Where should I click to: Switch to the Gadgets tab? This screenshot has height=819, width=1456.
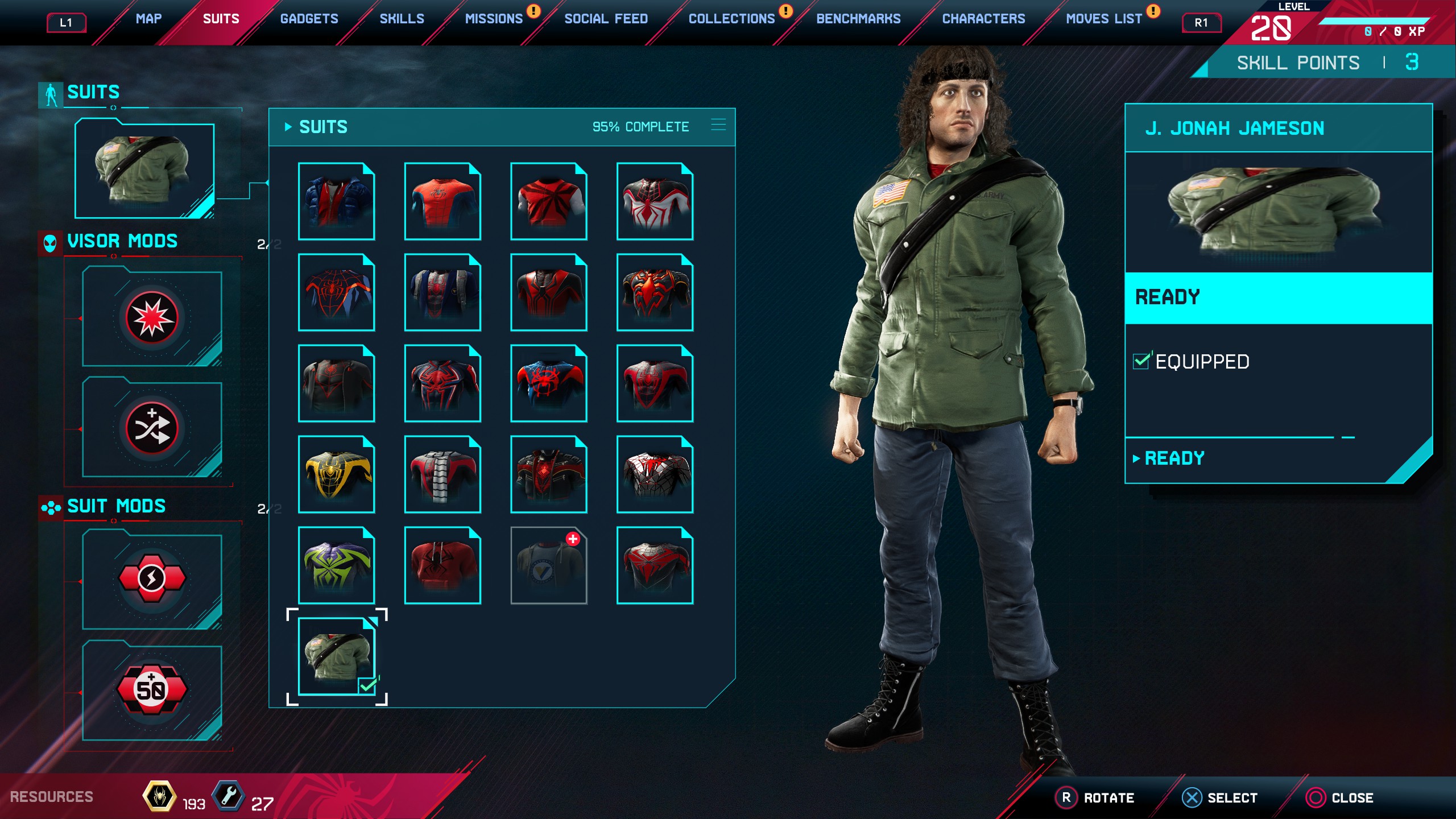click(309, 19)
